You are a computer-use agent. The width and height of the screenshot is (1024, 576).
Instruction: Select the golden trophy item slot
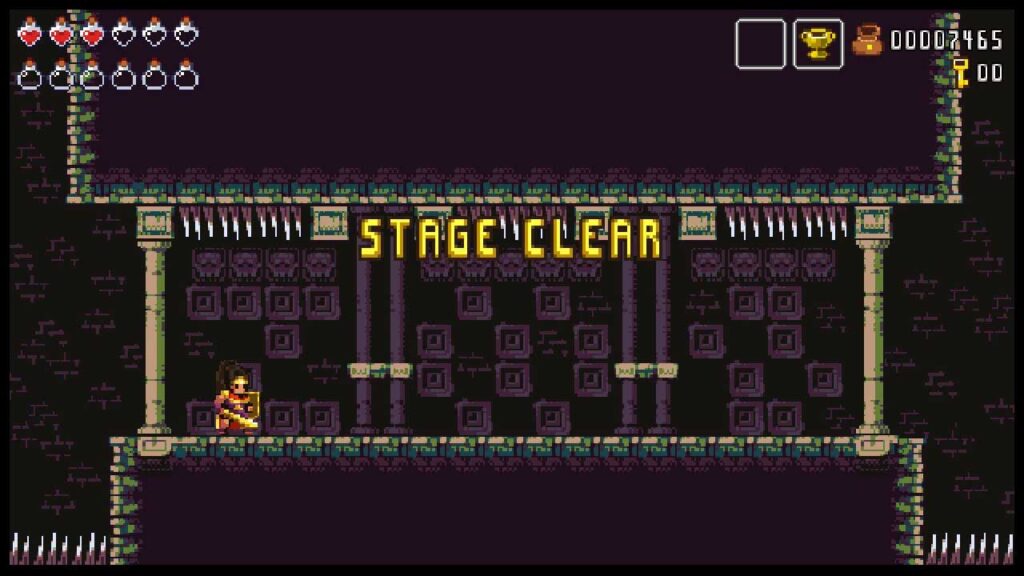point(818,44)
